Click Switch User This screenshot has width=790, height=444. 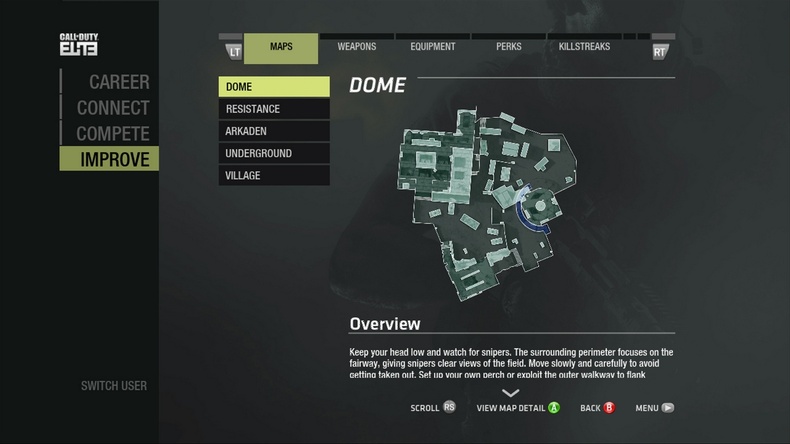click(x=113, y=386)
